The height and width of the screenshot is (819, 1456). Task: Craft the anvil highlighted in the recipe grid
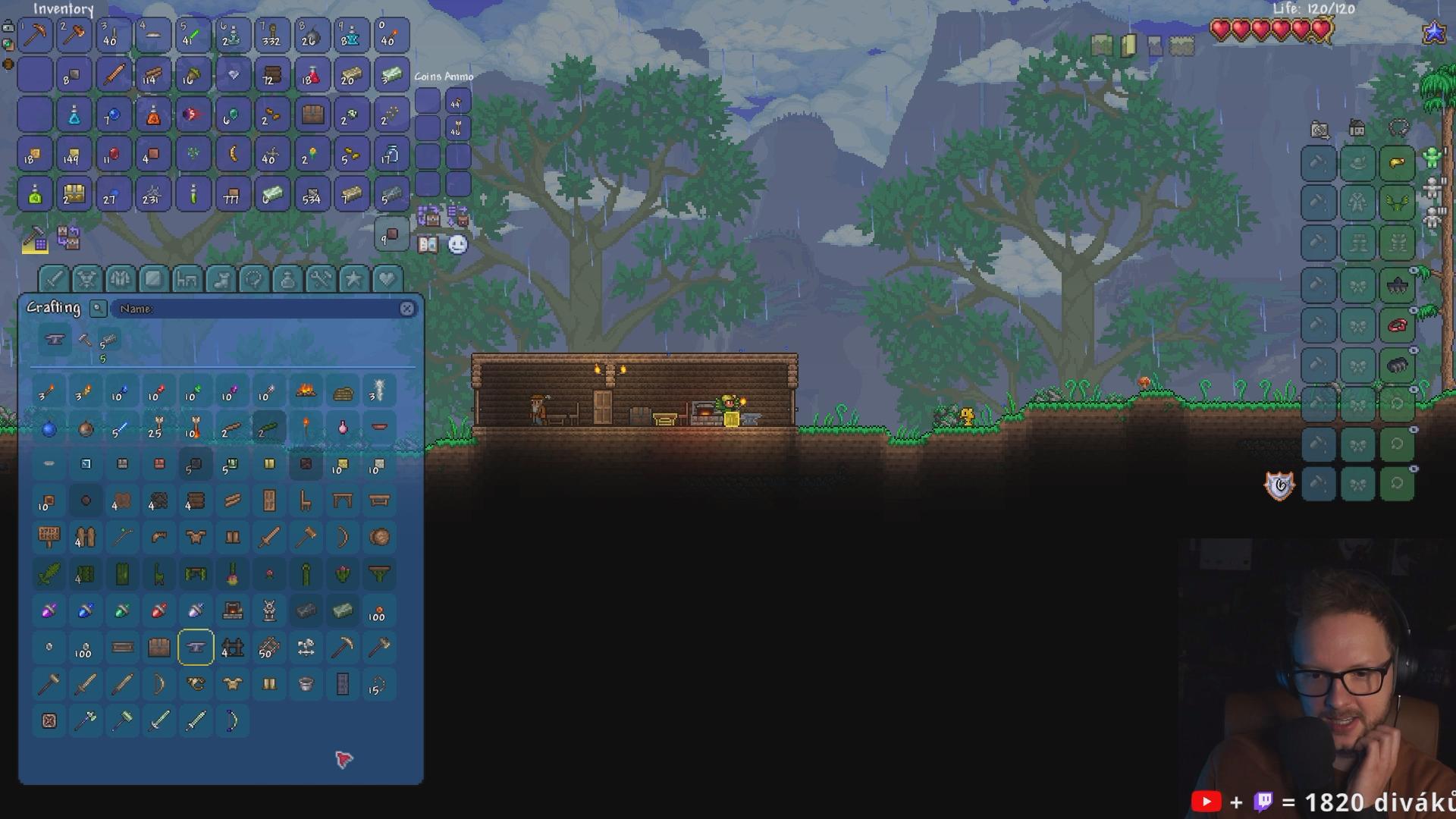tap(196, 647)
